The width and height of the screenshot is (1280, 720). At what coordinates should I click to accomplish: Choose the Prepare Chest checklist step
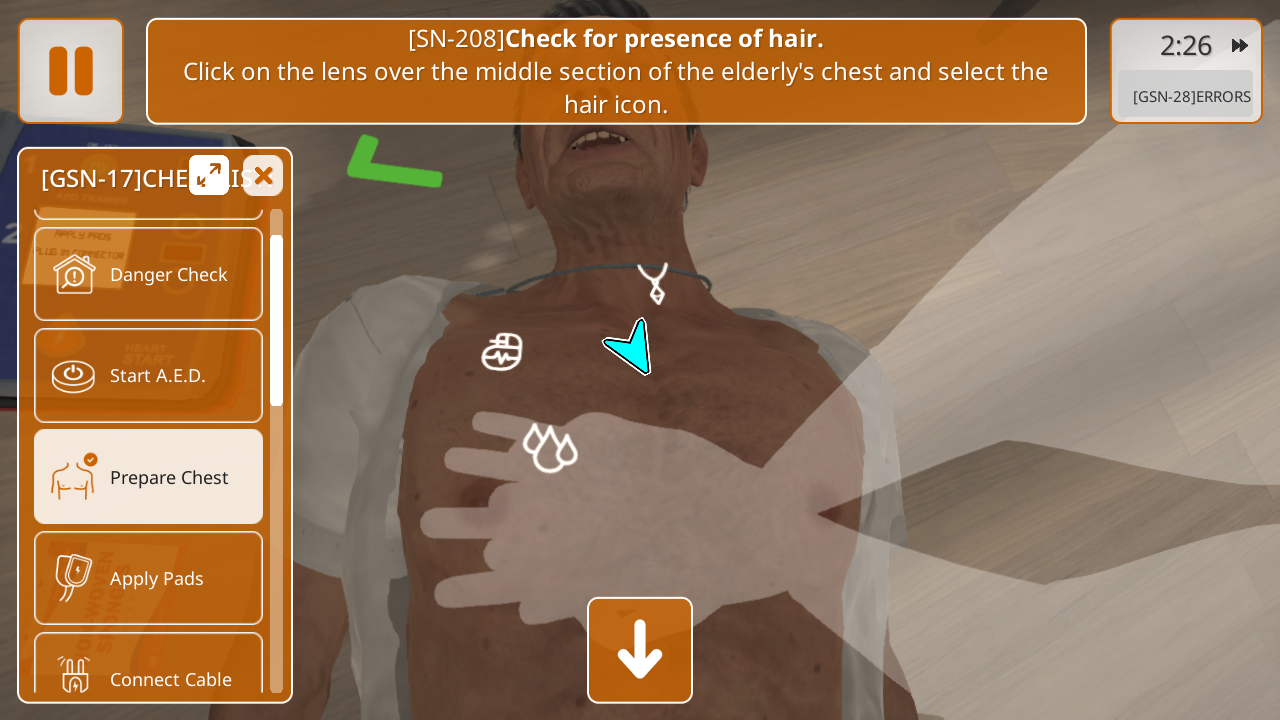(x=149, y=477)
